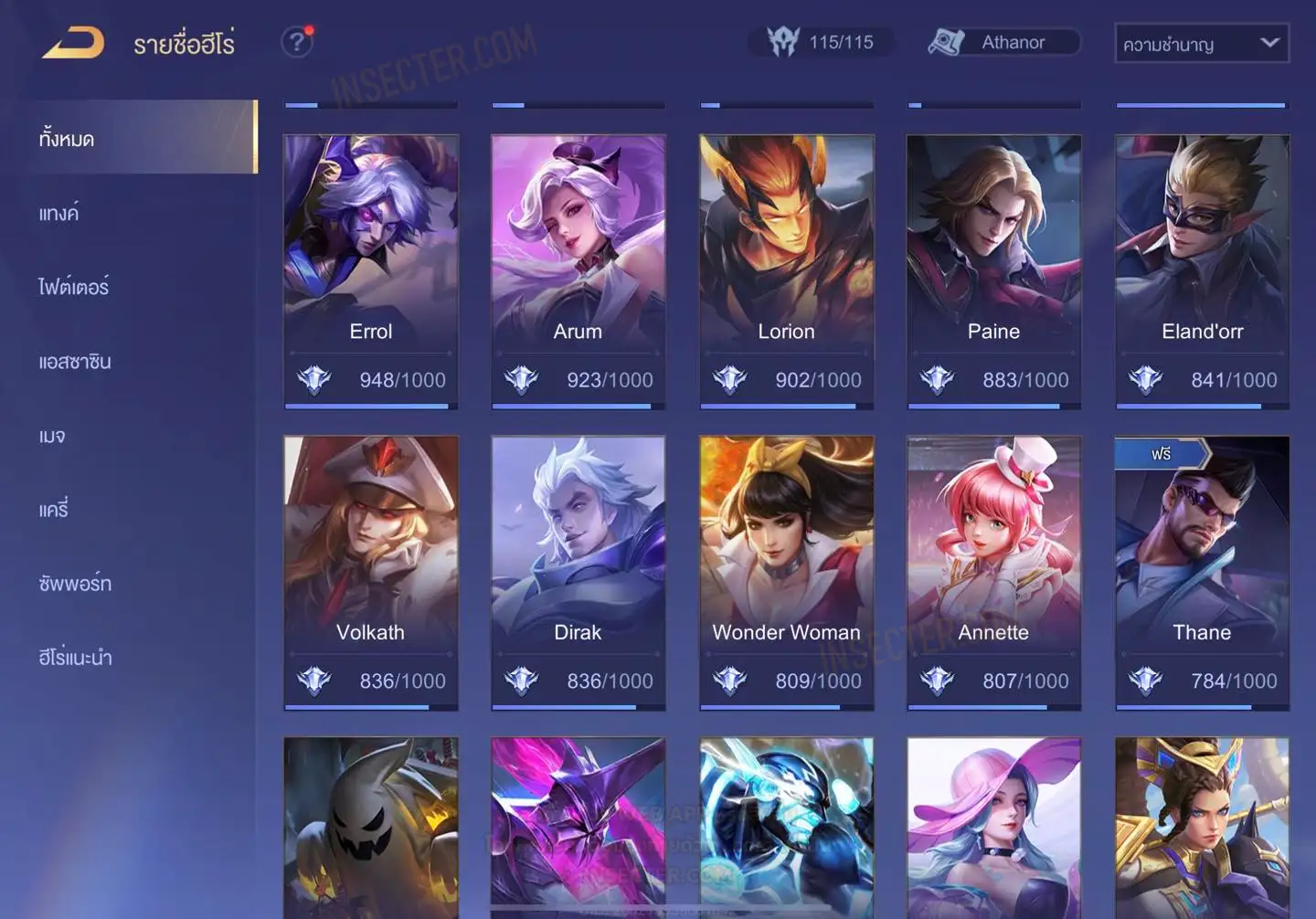Image resolution: width=1316 pixels, height=919 pixels.
Task: View ซัพพอร์ท (Support) heroes
Action: click(75, 583)
